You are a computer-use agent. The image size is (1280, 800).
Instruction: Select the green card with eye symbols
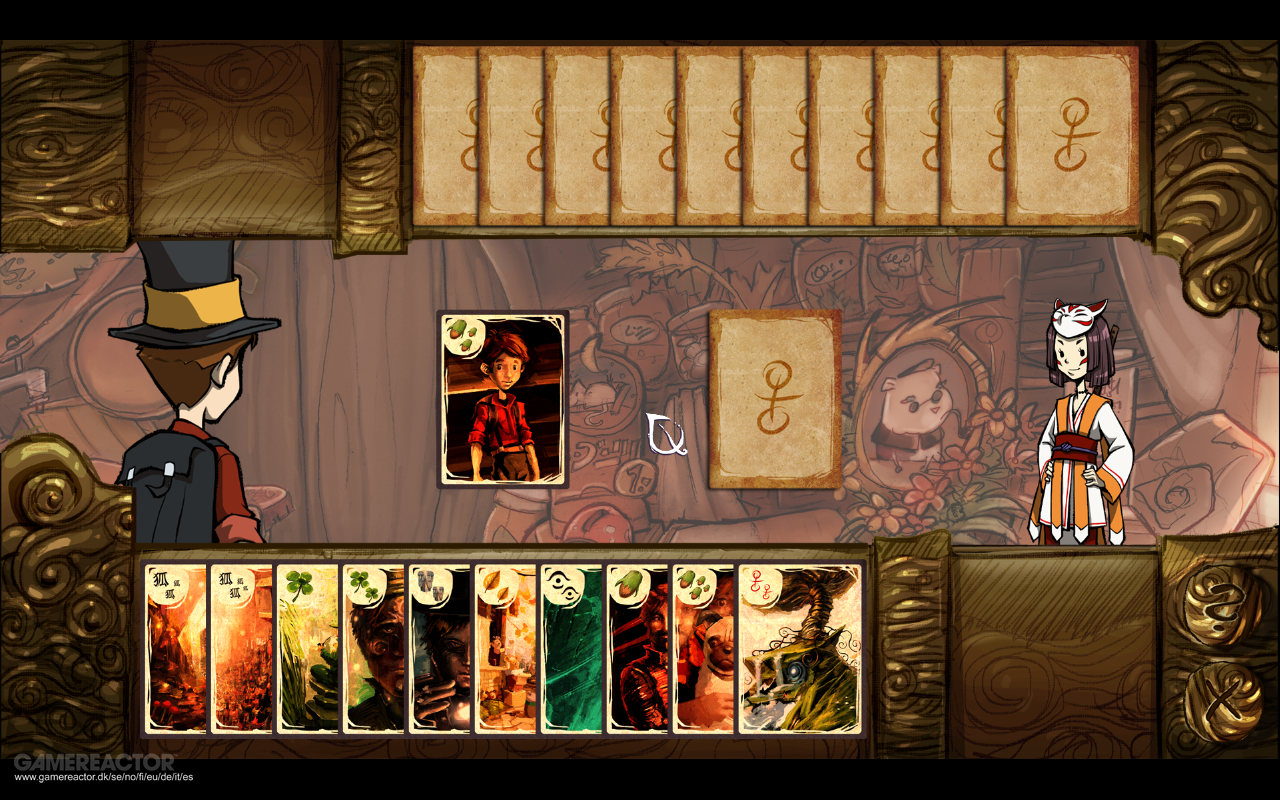571,650
